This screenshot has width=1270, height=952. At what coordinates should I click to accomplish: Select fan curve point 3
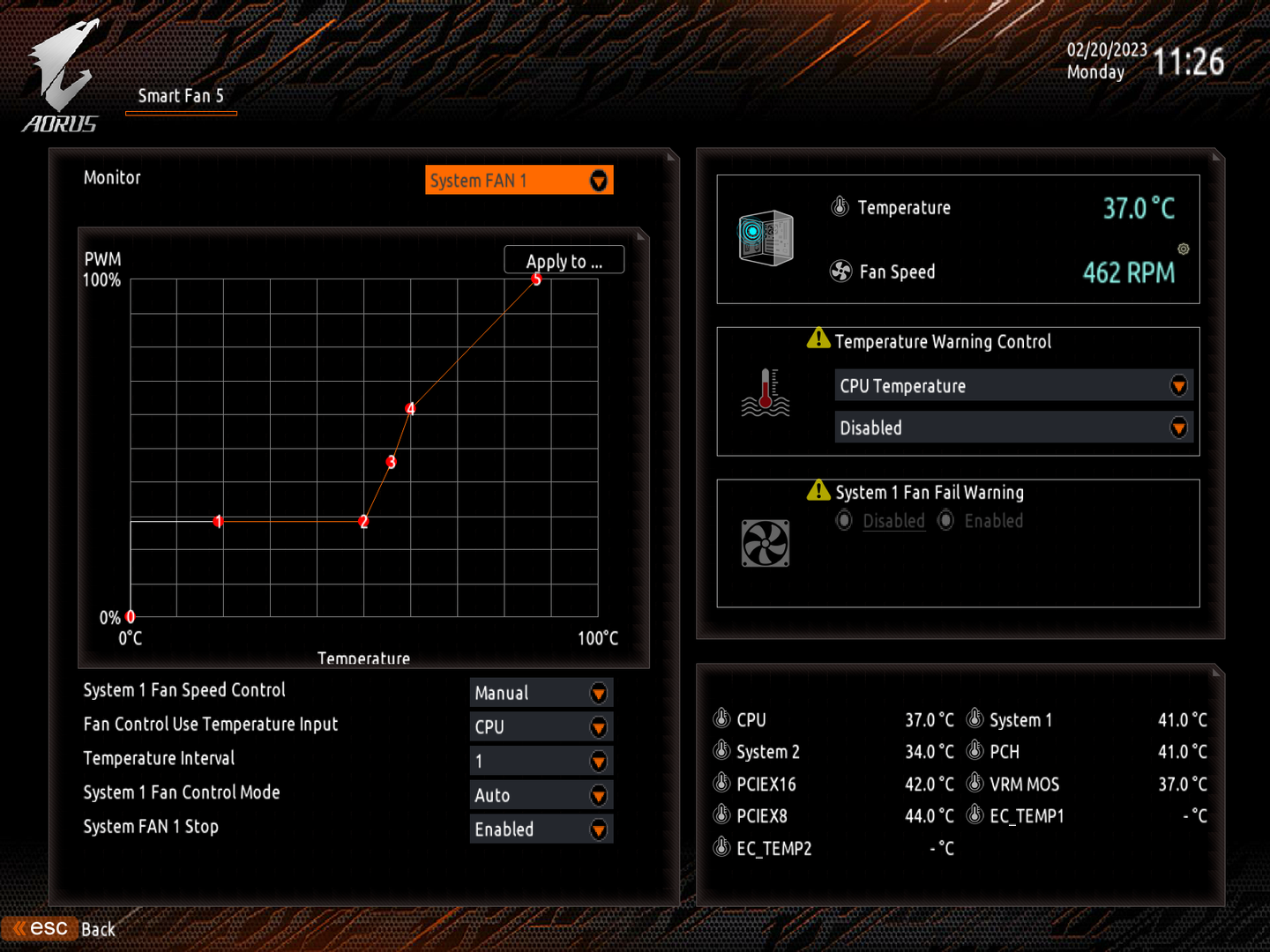(x=391, y=462)
